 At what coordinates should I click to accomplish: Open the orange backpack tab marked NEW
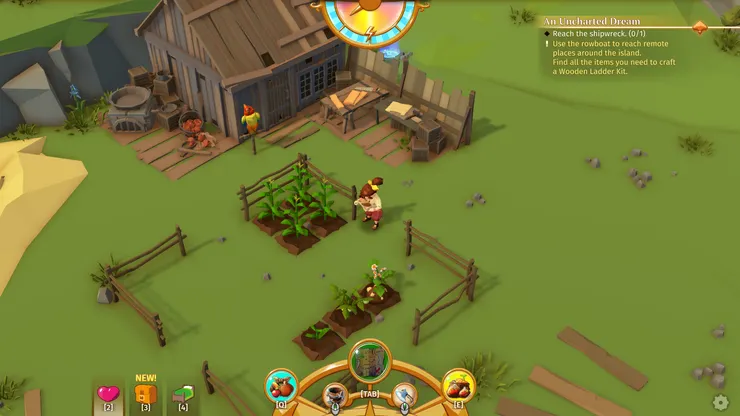click(x=145, y=393)
